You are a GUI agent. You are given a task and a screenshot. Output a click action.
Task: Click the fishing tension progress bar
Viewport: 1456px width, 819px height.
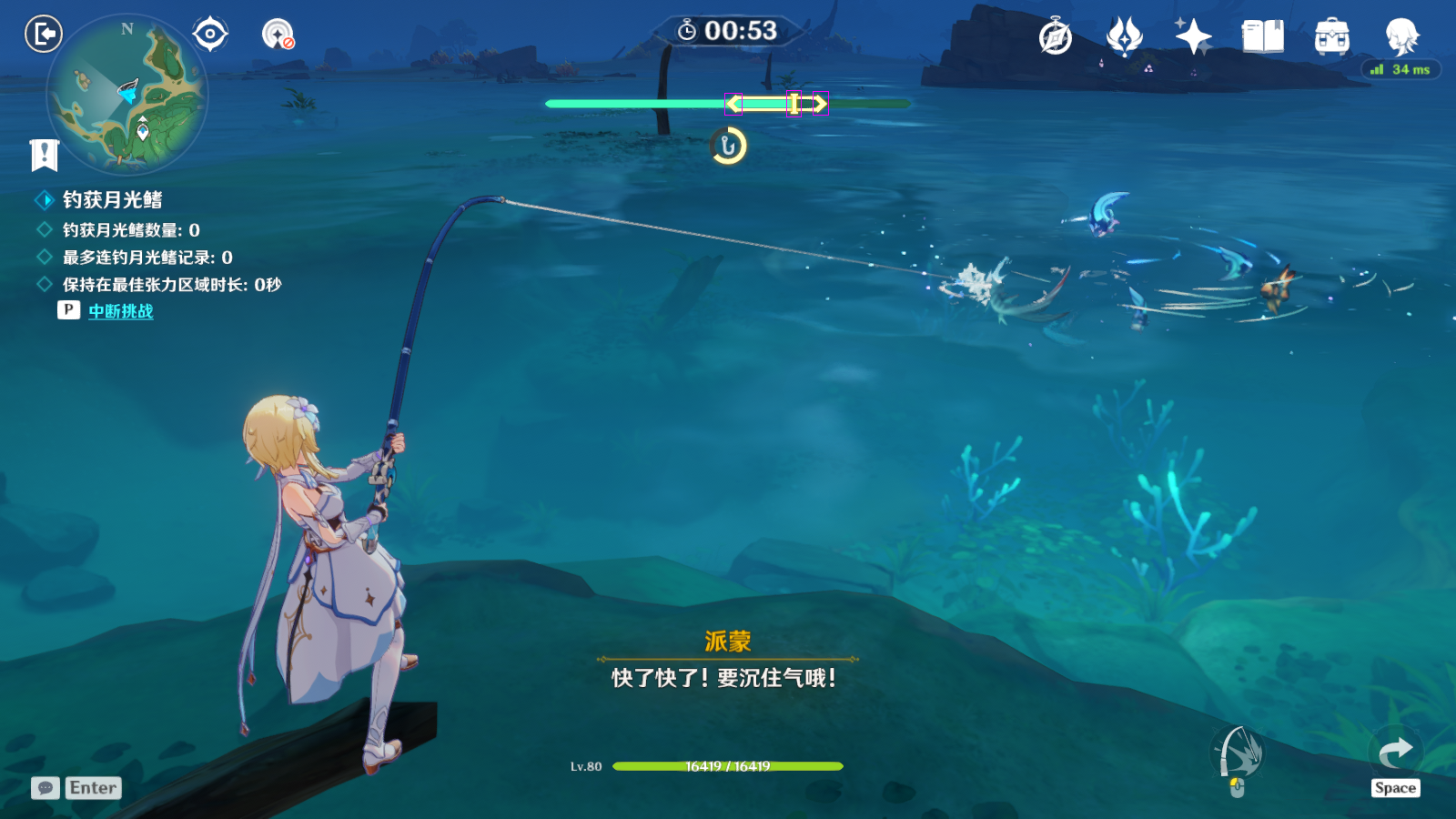728,104
